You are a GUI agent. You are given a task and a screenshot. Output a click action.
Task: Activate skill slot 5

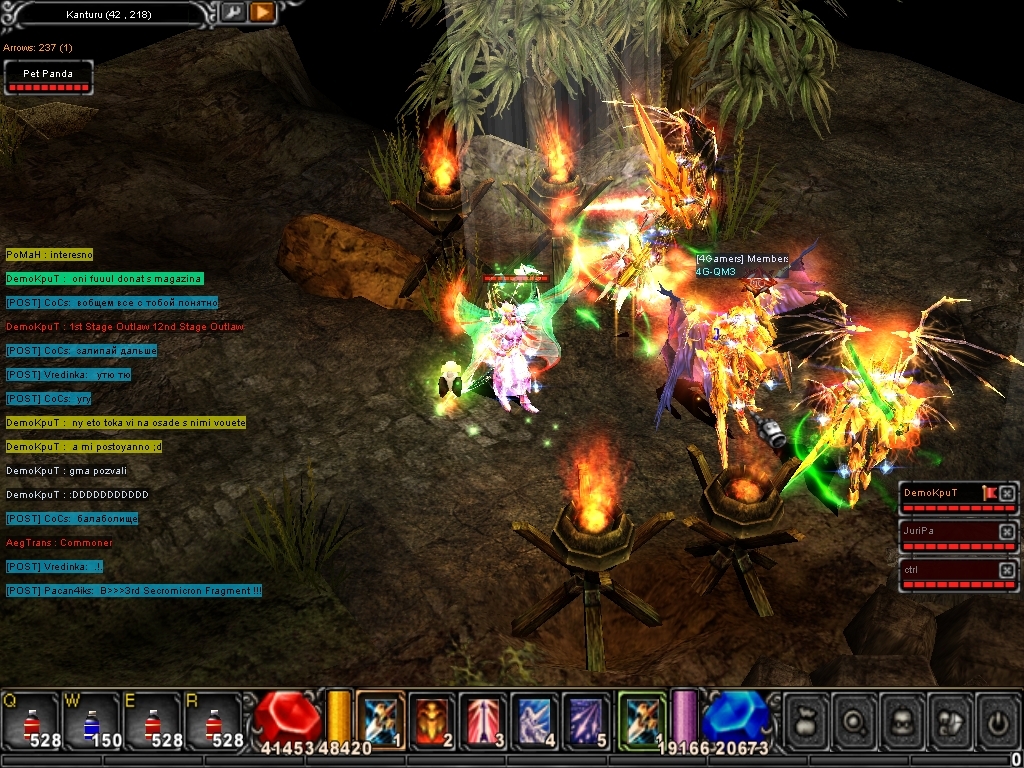point(587,719)
